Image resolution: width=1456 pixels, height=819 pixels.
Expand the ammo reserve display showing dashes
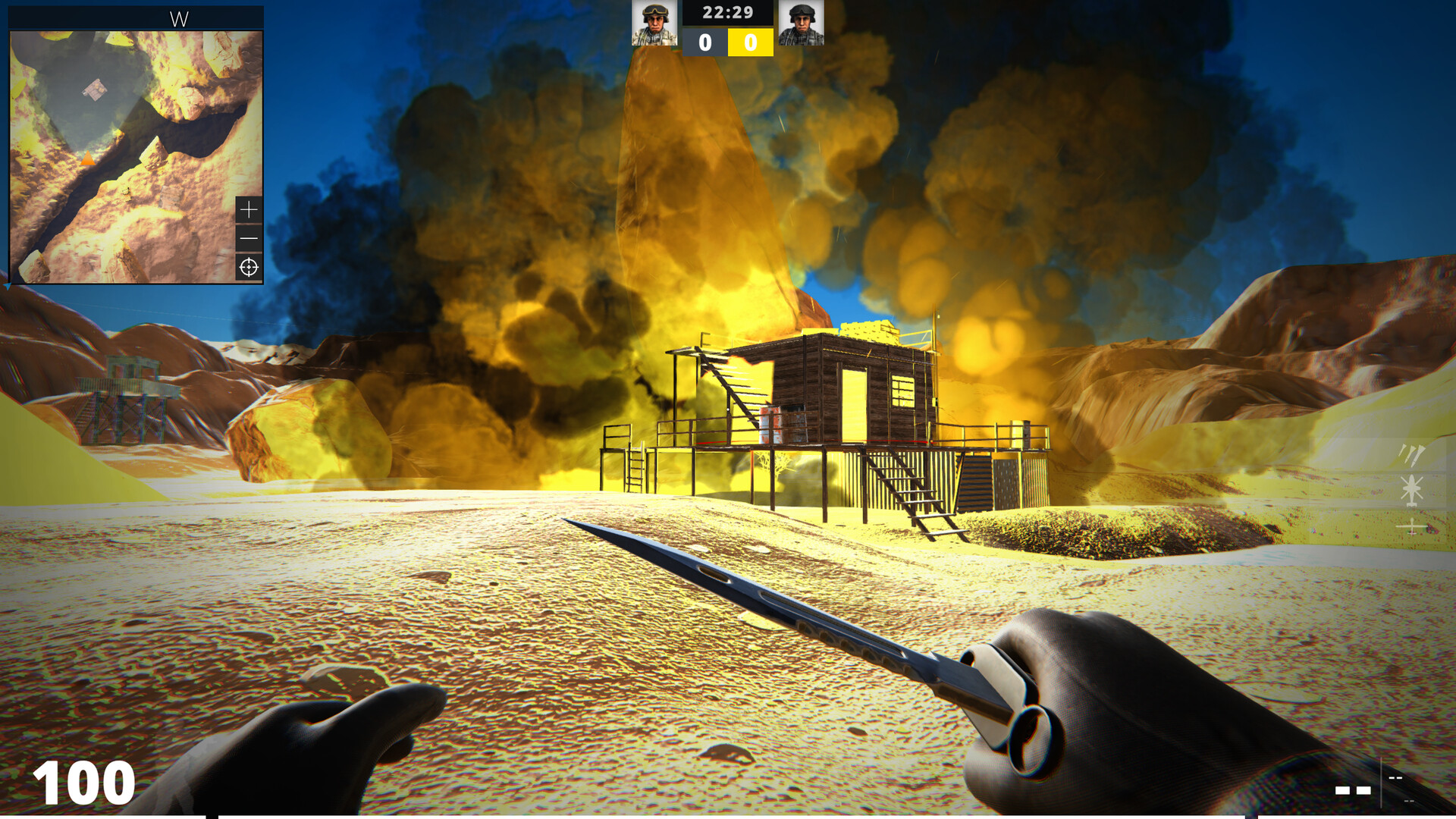(1394, 778)
